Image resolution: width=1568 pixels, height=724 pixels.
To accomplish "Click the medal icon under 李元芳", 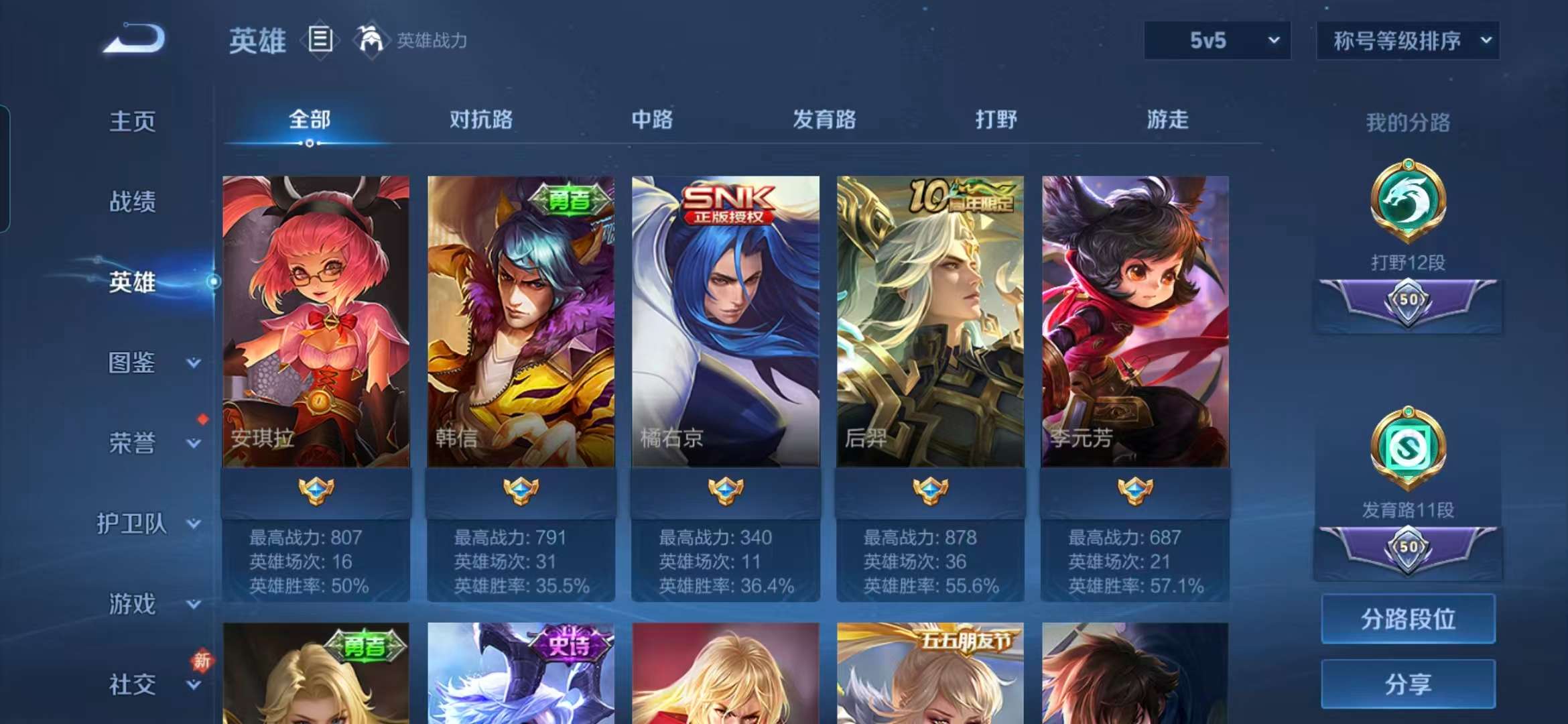I will (x=1134, y=490).
